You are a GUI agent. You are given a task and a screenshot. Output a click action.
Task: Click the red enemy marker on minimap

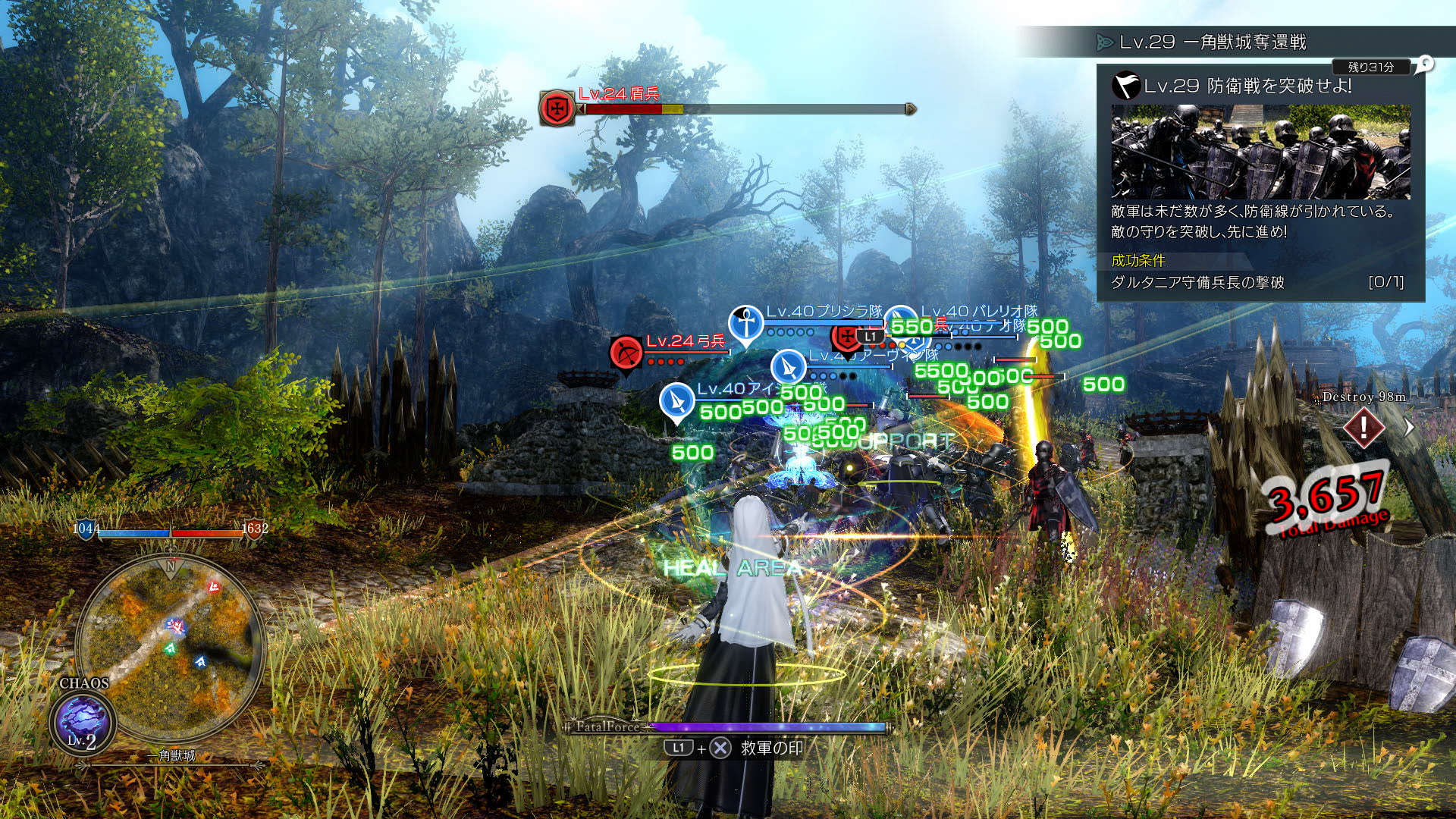tap(215, 586)
